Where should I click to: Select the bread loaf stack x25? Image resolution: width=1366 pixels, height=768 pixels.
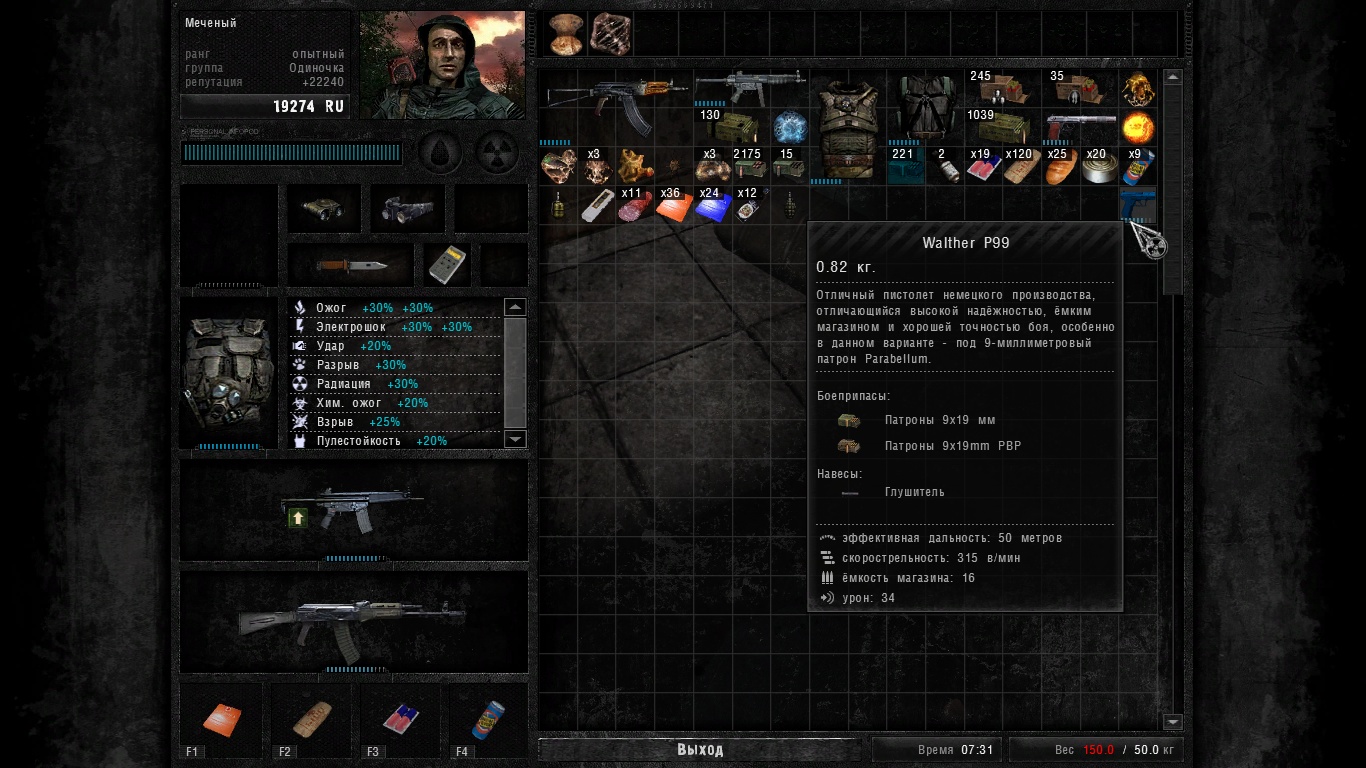pos(1060,167)
